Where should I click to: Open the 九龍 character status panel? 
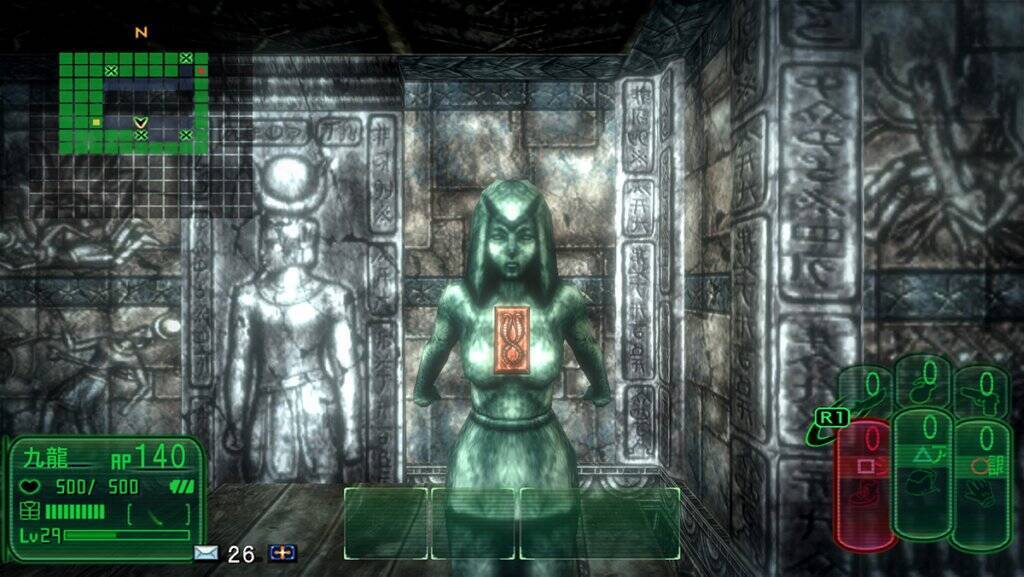pos(106,497)
